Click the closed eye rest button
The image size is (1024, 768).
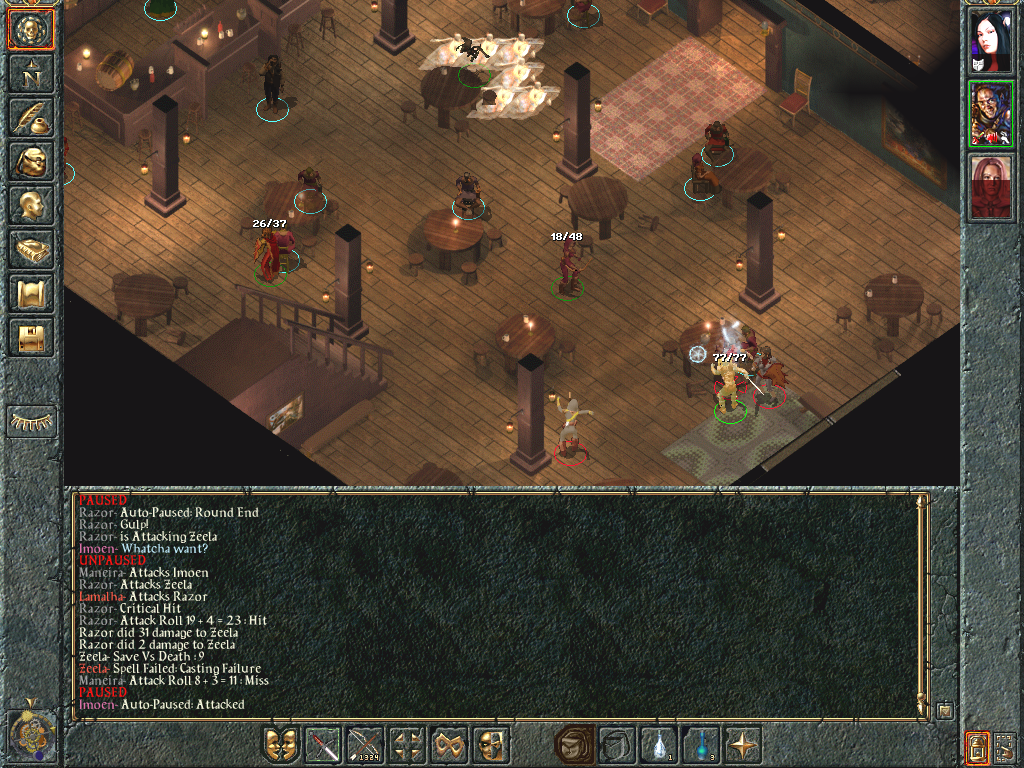click(31, 421)
